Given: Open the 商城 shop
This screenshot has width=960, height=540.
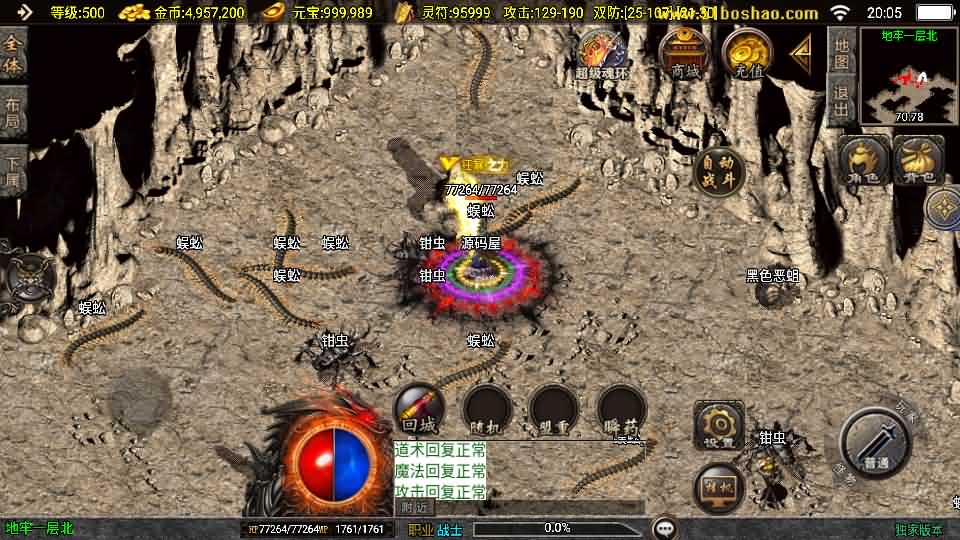Looking at the screenshot, I should pos(686,53).
